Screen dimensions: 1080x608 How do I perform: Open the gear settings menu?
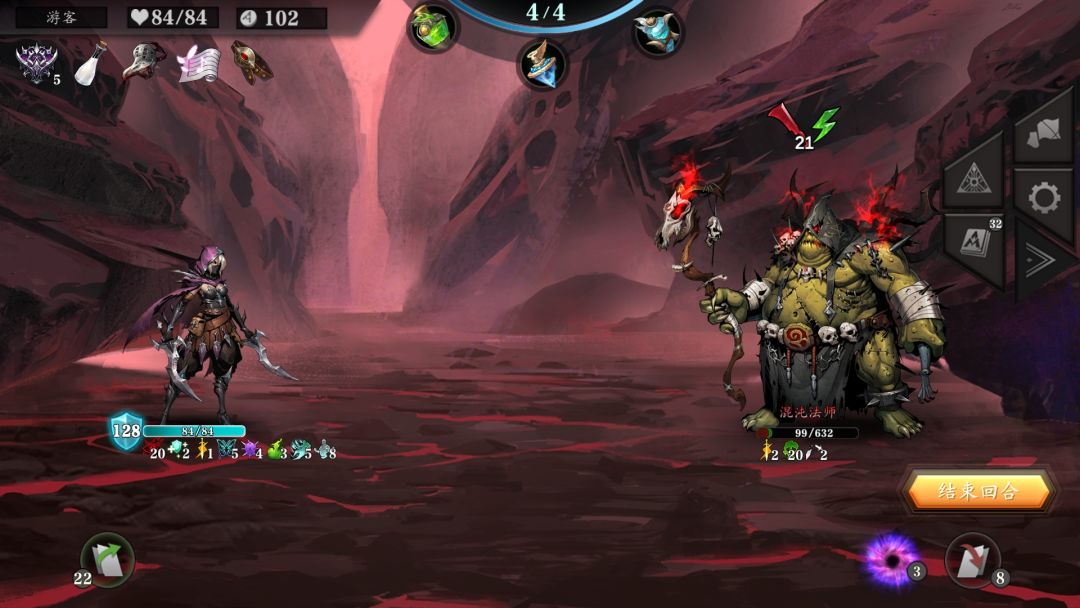coord(1043,198)
